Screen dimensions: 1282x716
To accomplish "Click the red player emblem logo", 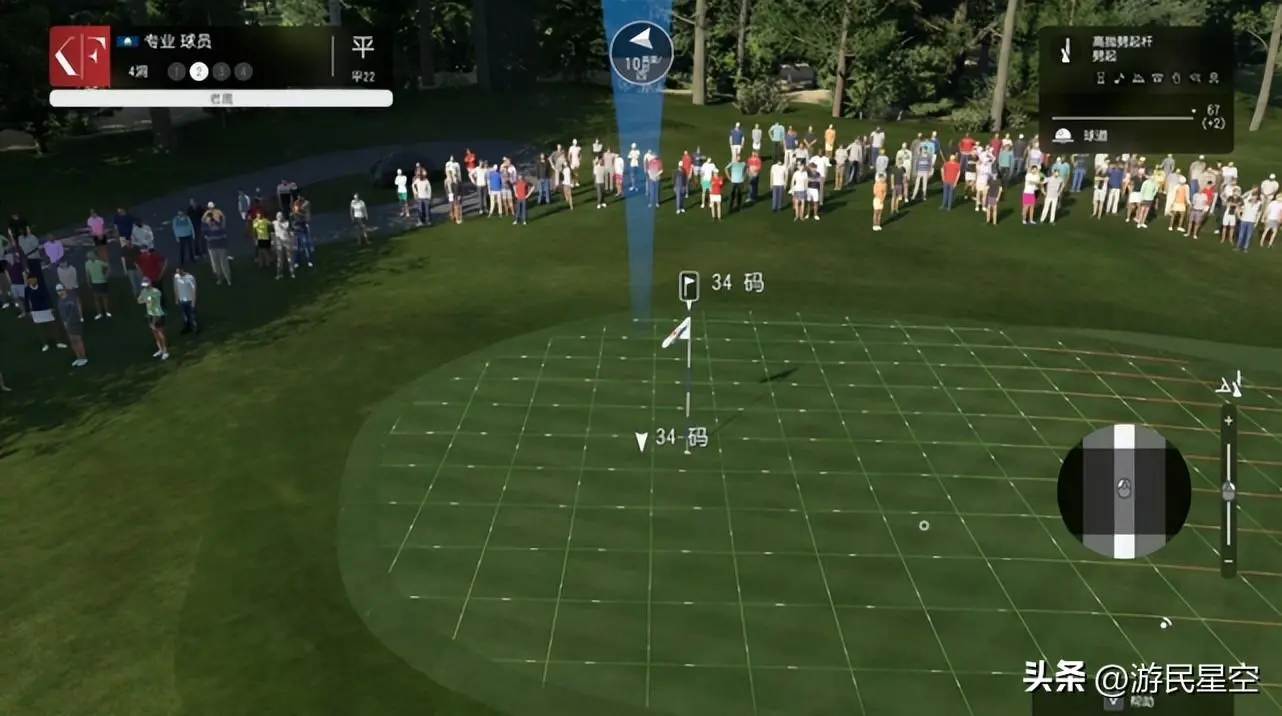I will pos(80,56).
